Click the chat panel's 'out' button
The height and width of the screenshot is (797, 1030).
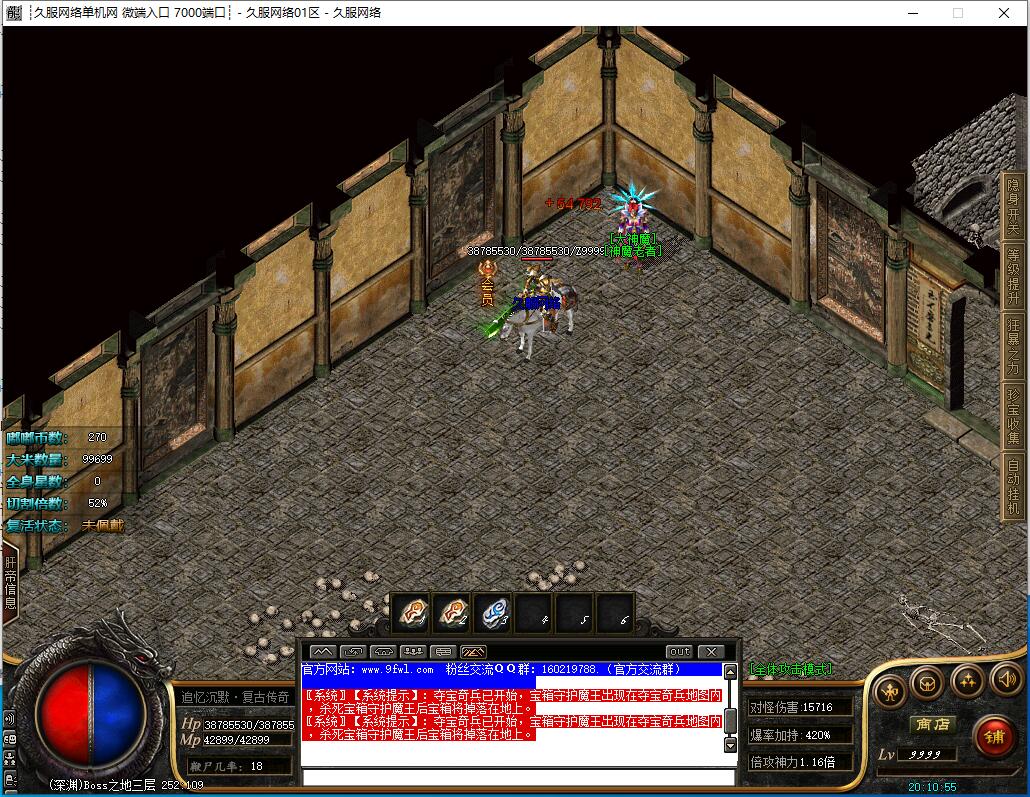(x=680, y=652)
